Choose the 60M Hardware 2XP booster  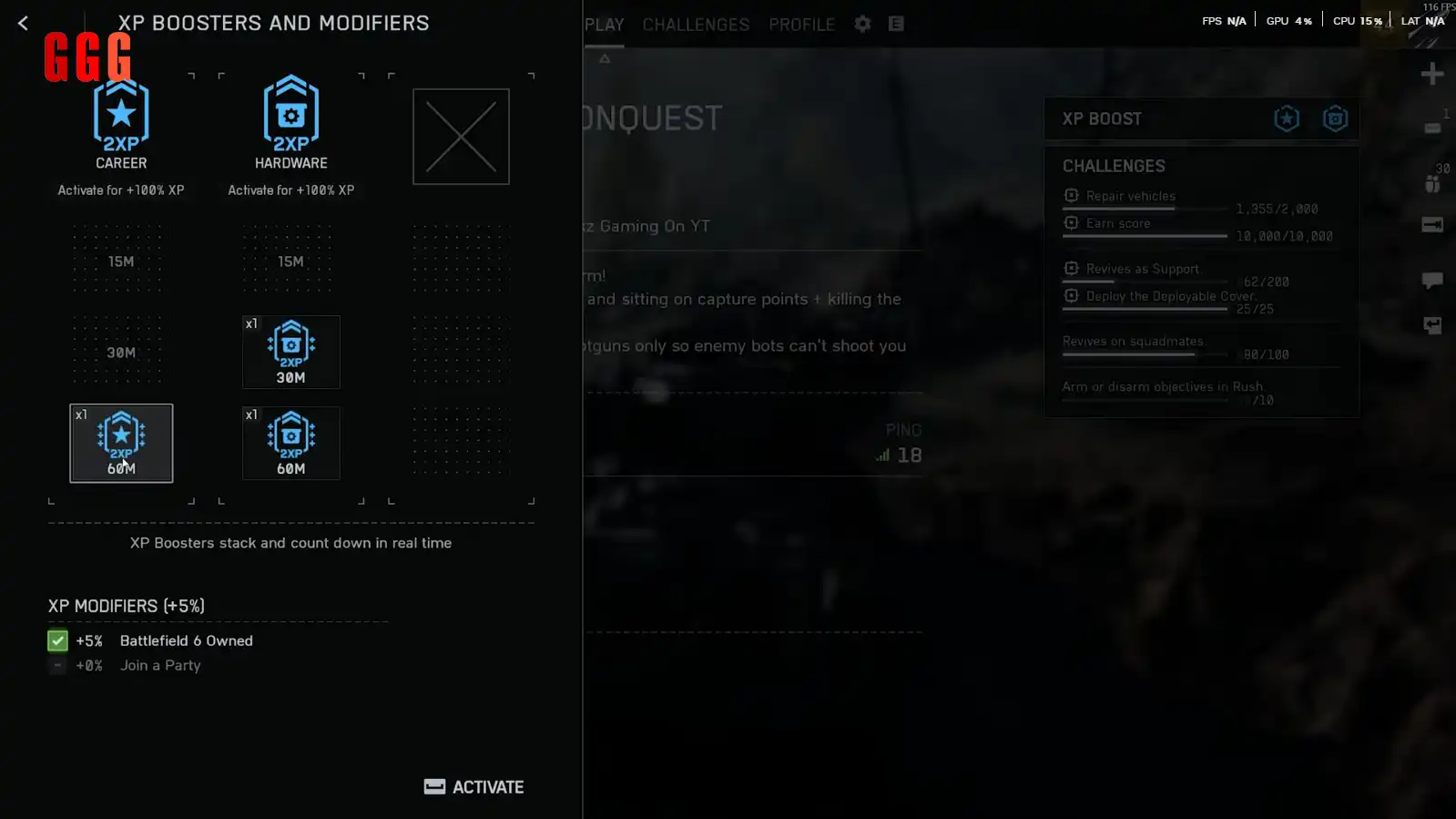(290, 443)
